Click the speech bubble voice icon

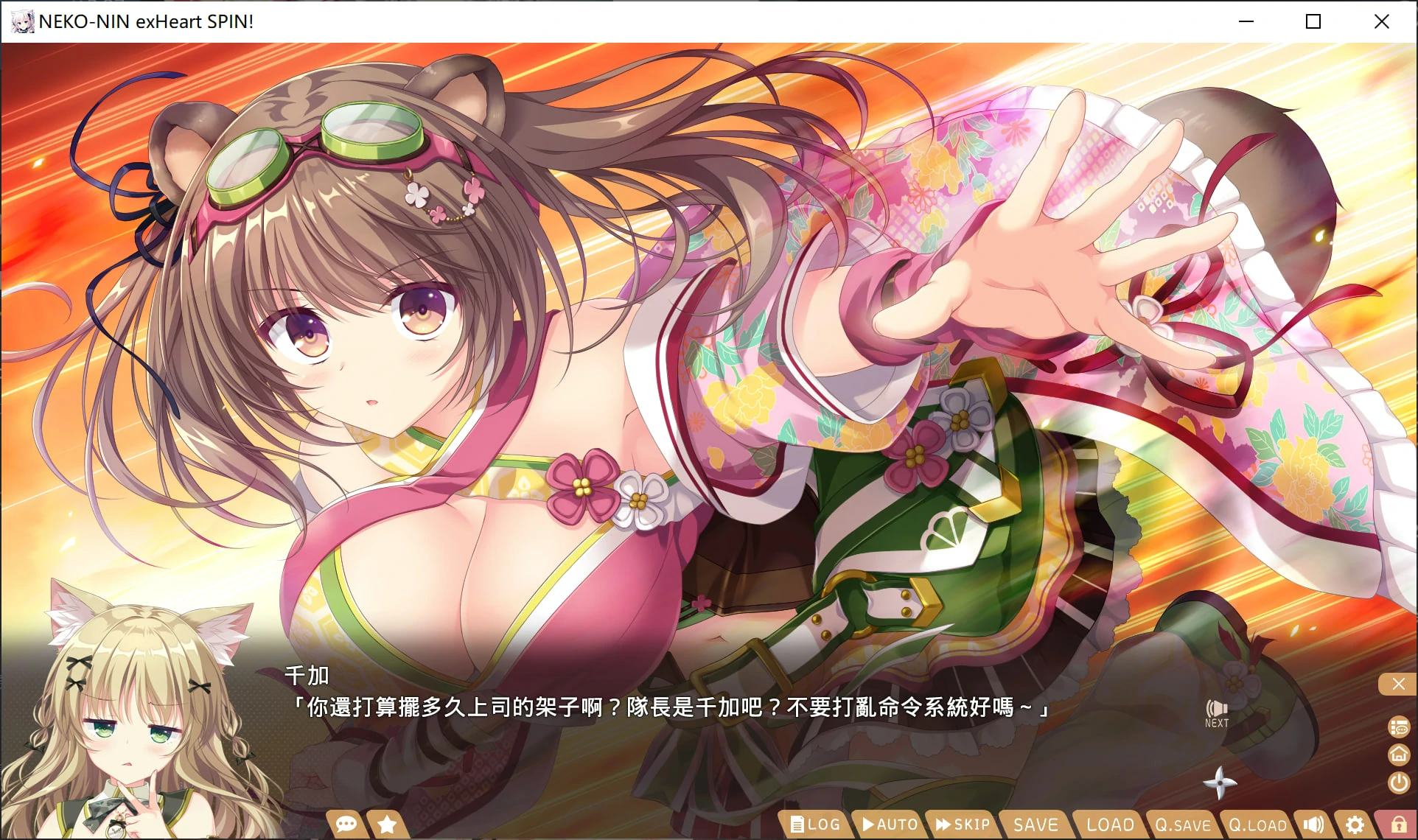[x=345, y=824]
